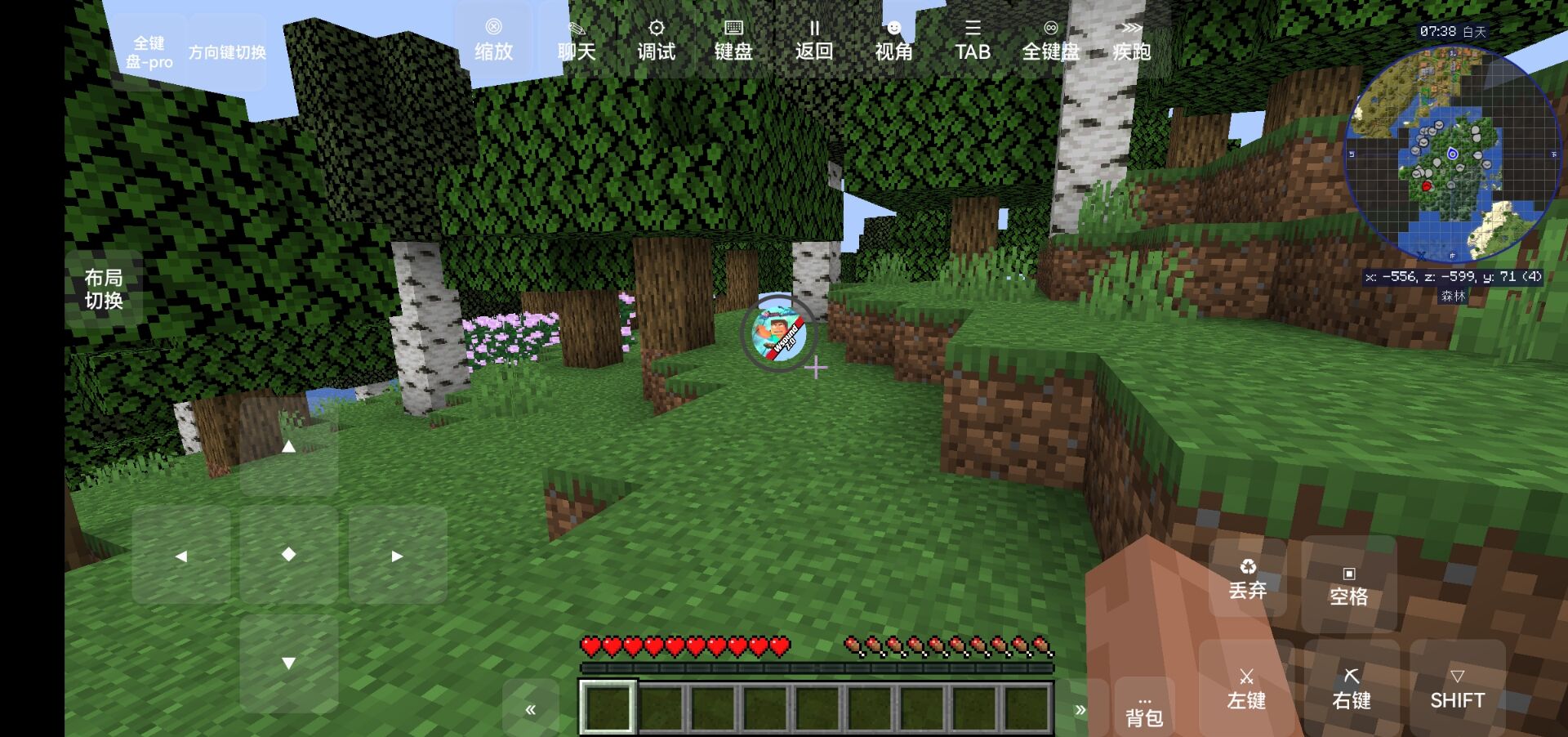Tap the up arrow movement button
Screen dimensions: 1568x737
[288, 447]
